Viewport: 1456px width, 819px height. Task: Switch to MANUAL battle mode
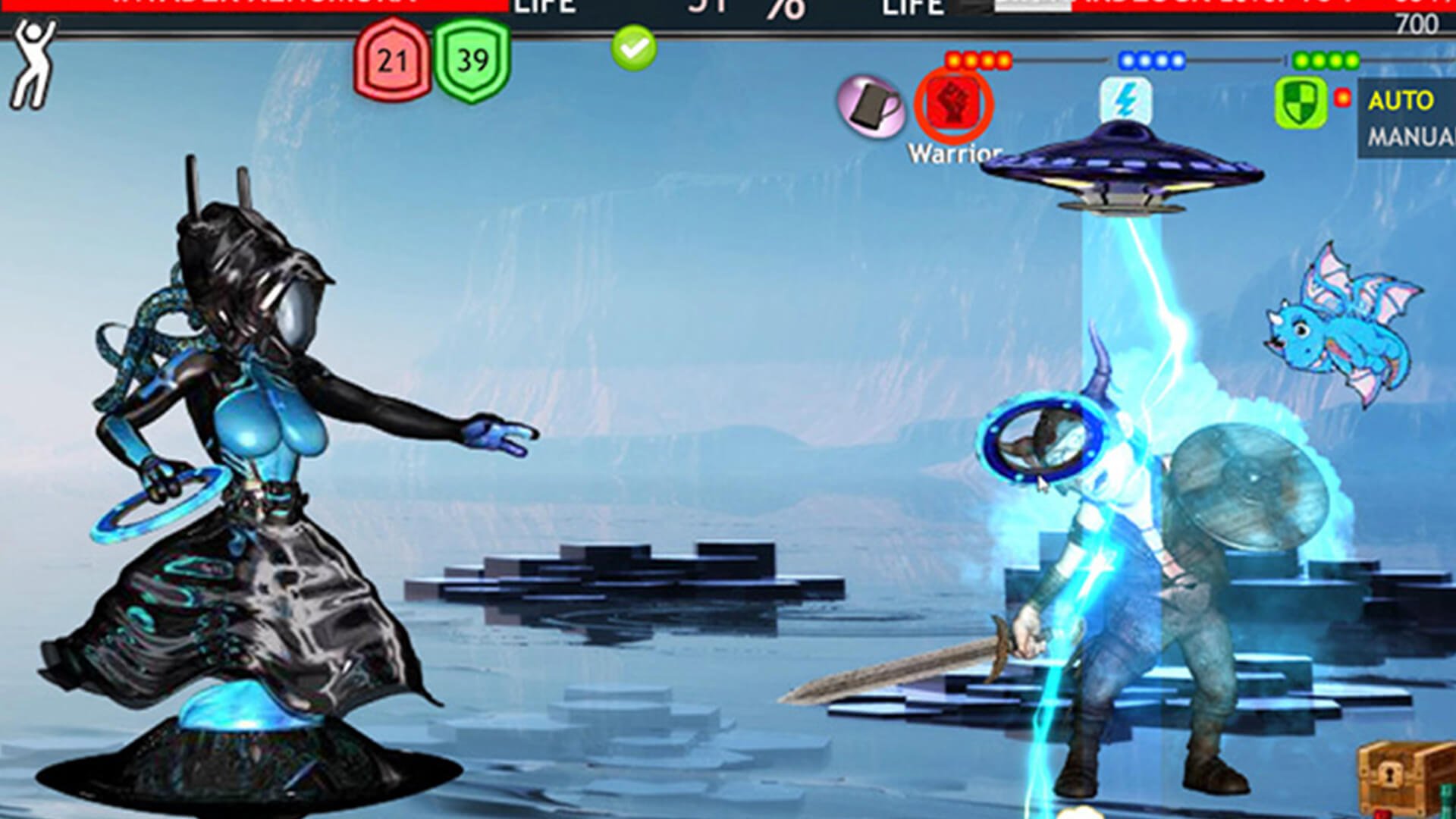point(1410,137)
